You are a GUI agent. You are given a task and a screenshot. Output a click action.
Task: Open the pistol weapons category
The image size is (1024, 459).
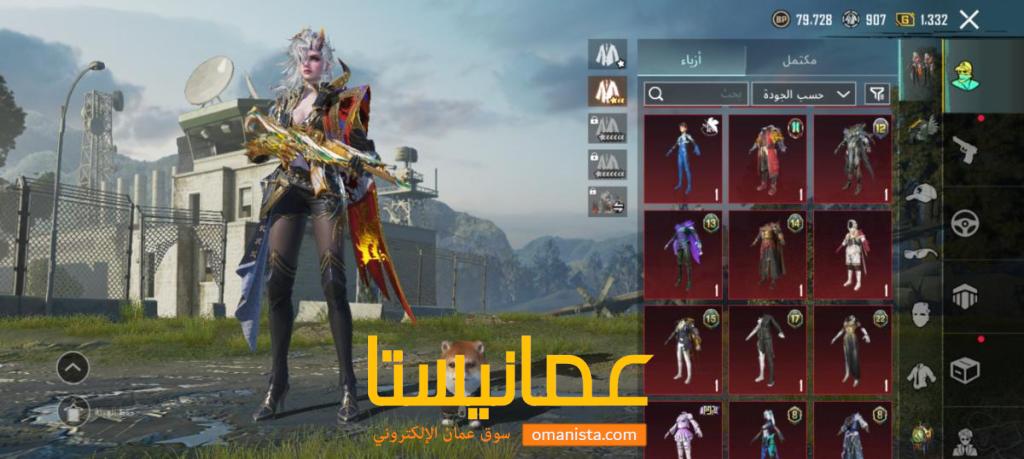pos(965,149)
